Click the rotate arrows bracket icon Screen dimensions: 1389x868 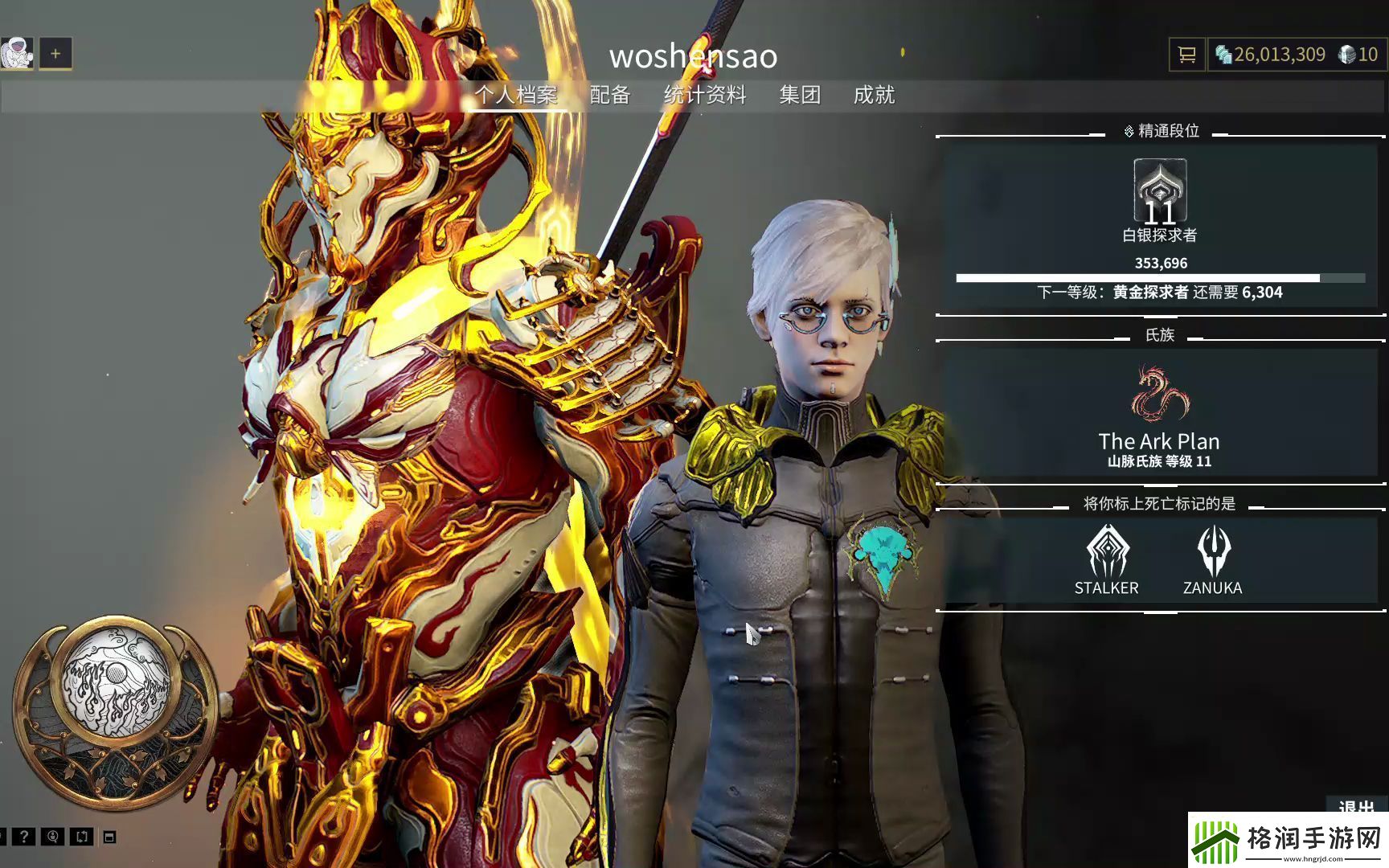[x=82, y=837]
